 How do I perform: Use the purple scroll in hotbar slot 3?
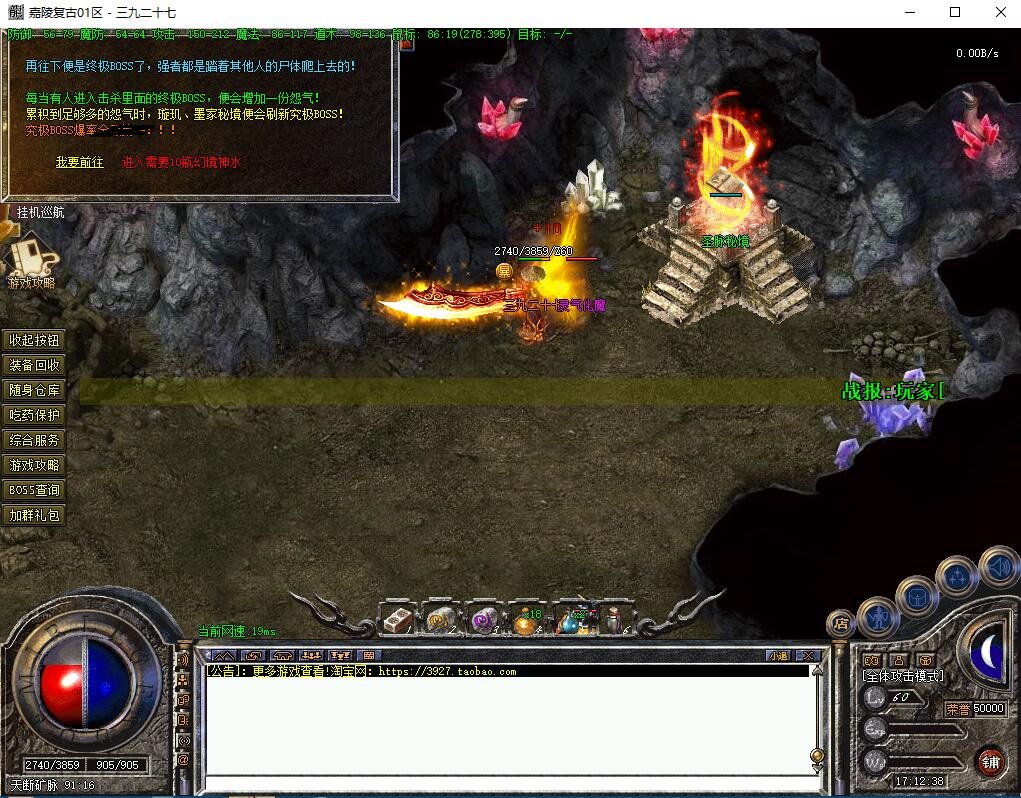[484, 621]
